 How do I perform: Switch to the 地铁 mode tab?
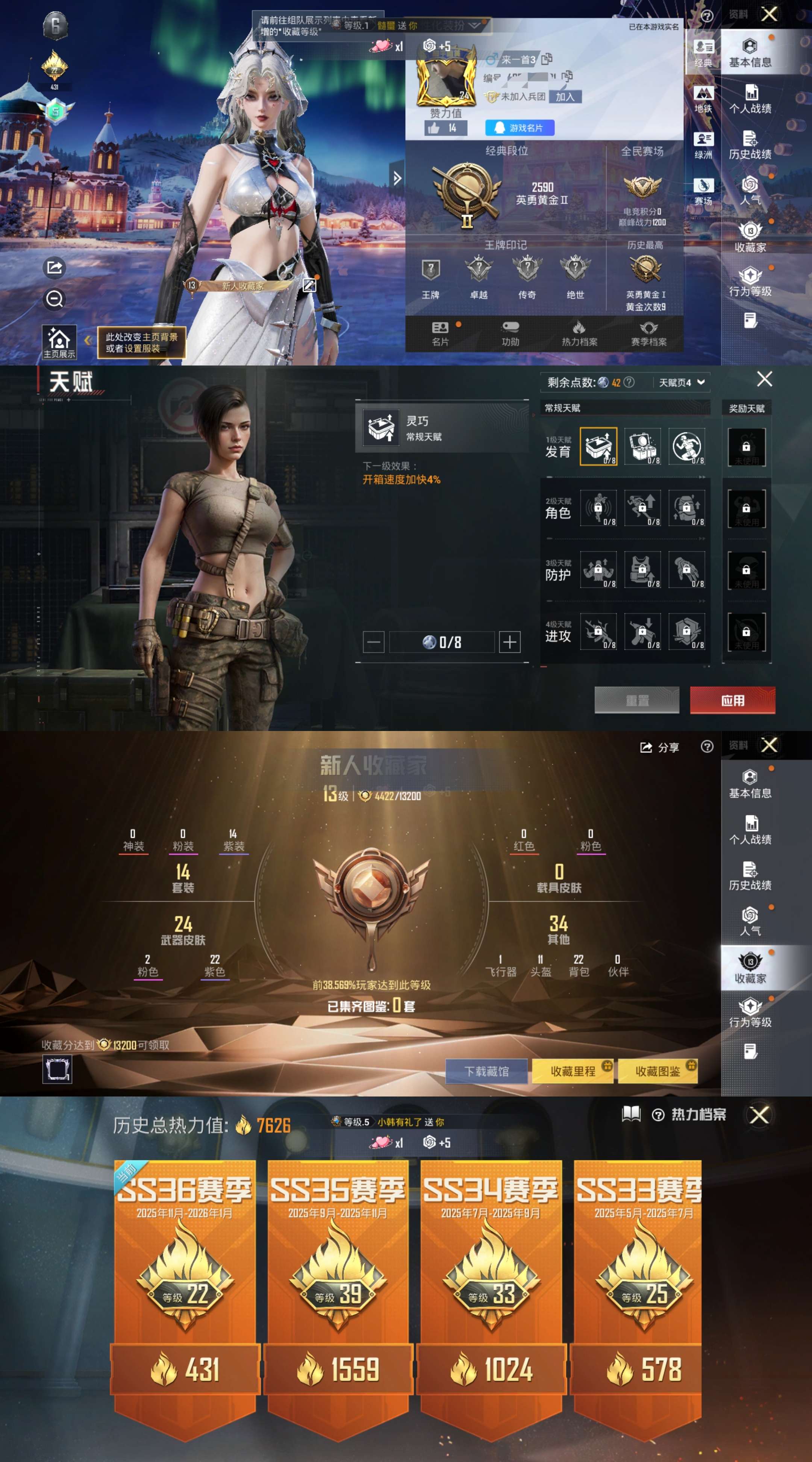pos(703,99)
